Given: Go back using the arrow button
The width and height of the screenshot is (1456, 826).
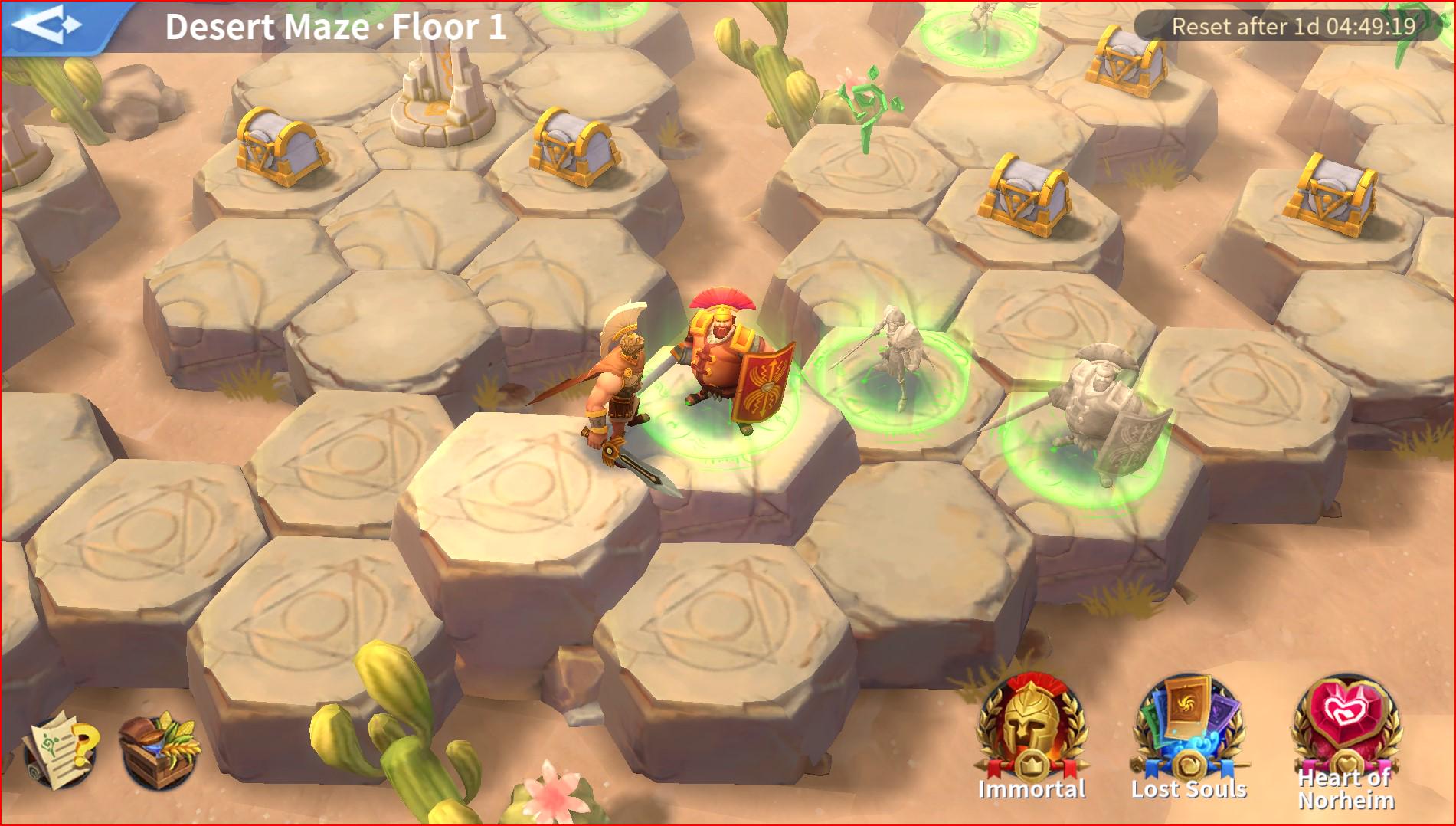Looking at the screenshot, I should tap(47, 25).
